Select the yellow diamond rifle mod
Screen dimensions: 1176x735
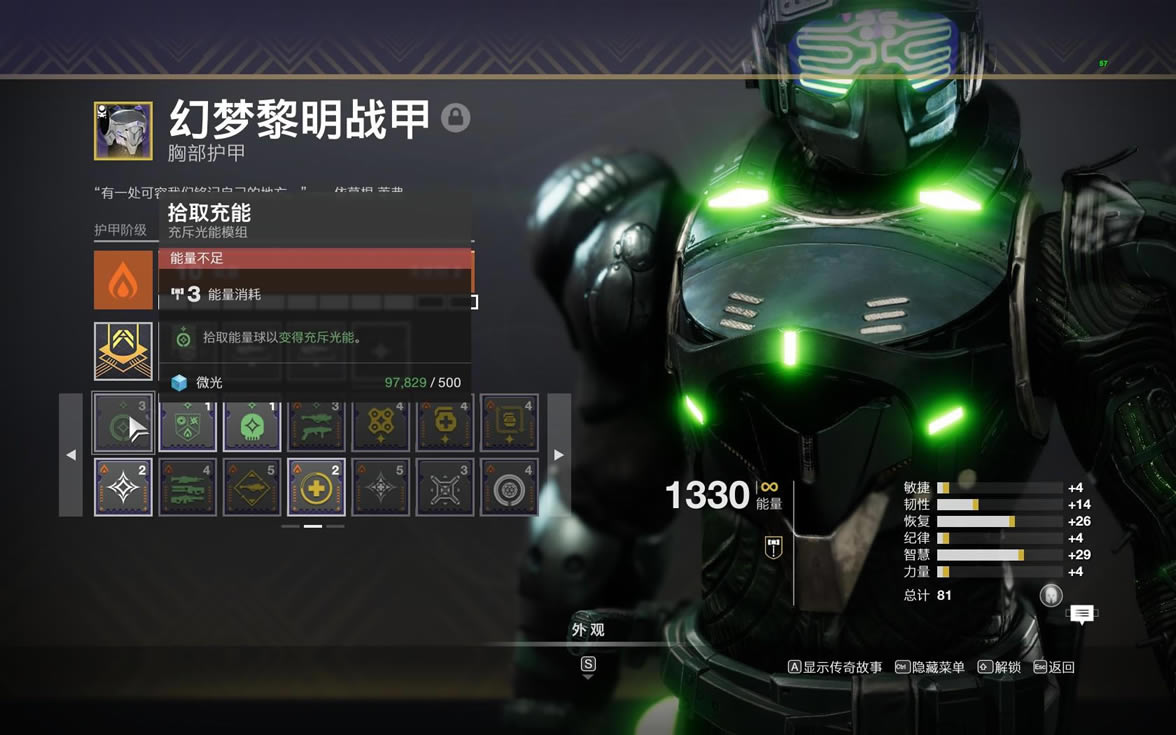(252, 487)
